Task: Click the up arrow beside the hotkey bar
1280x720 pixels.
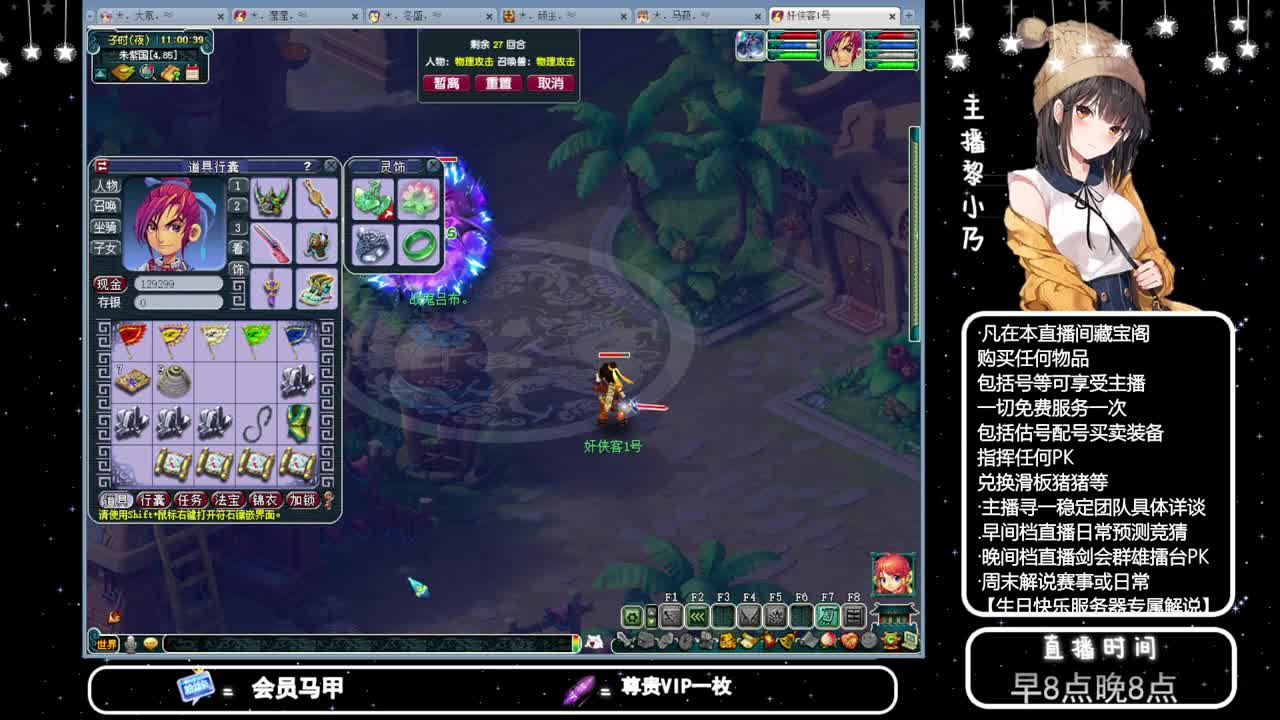Action: click(x=651, y=612)
